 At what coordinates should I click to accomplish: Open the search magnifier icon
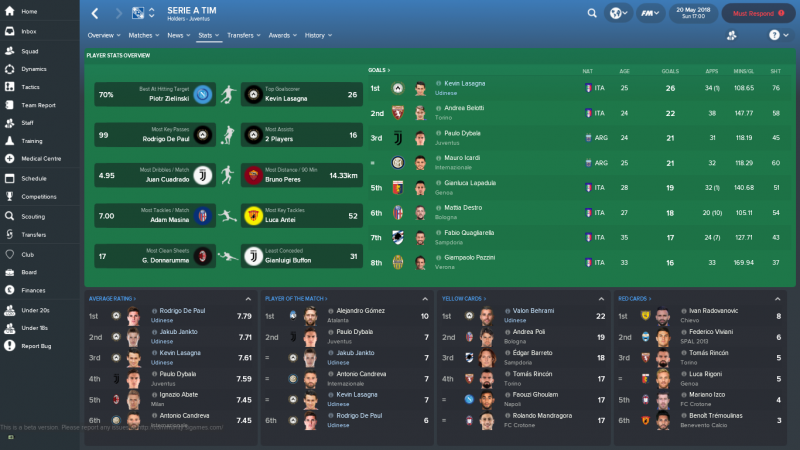[592, 14]
